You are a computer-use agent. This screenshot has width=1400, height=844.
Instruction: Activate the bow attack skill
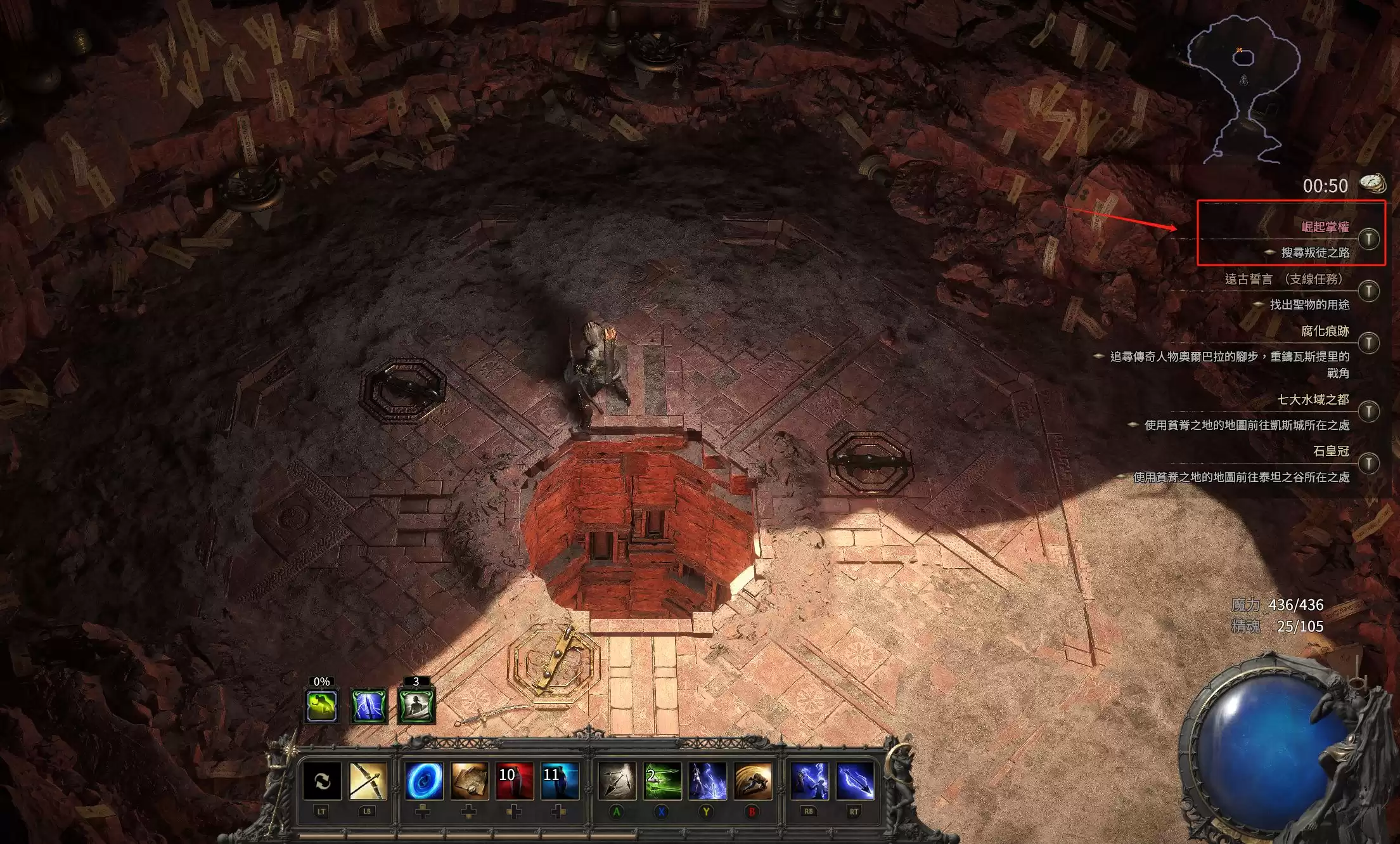(368, 781)
